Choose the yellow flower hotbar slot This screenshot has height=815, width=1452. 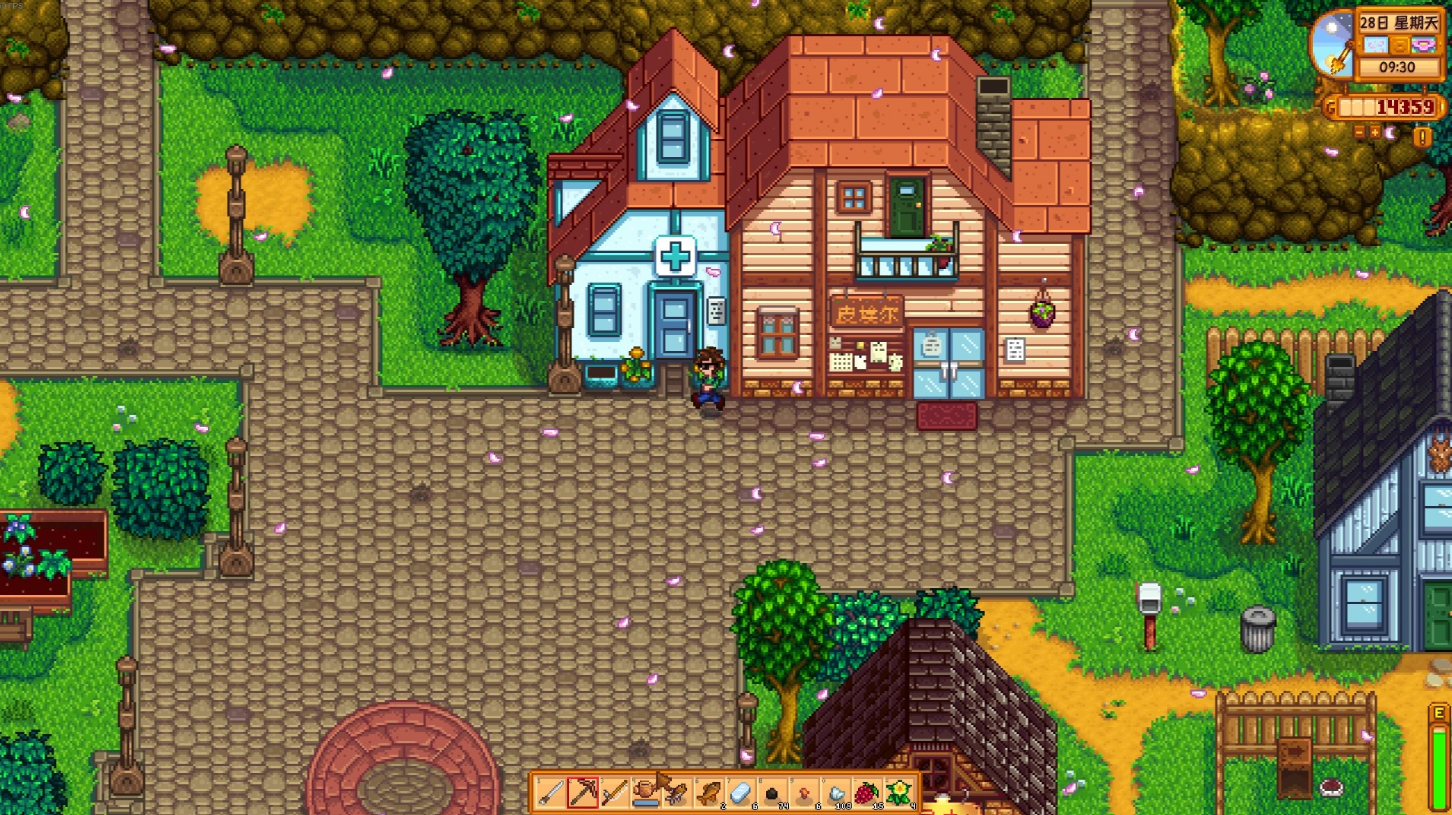tap(899, 793)
